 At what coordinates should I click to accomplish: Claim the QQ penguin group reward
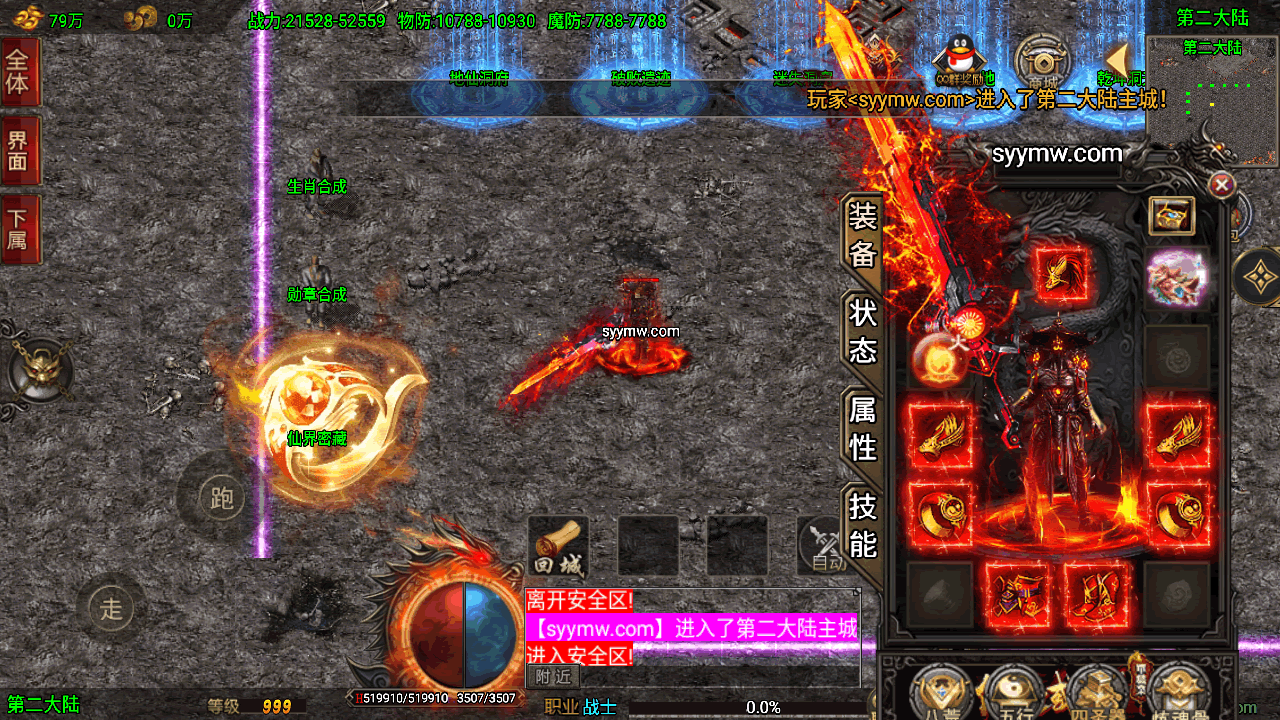964,58
